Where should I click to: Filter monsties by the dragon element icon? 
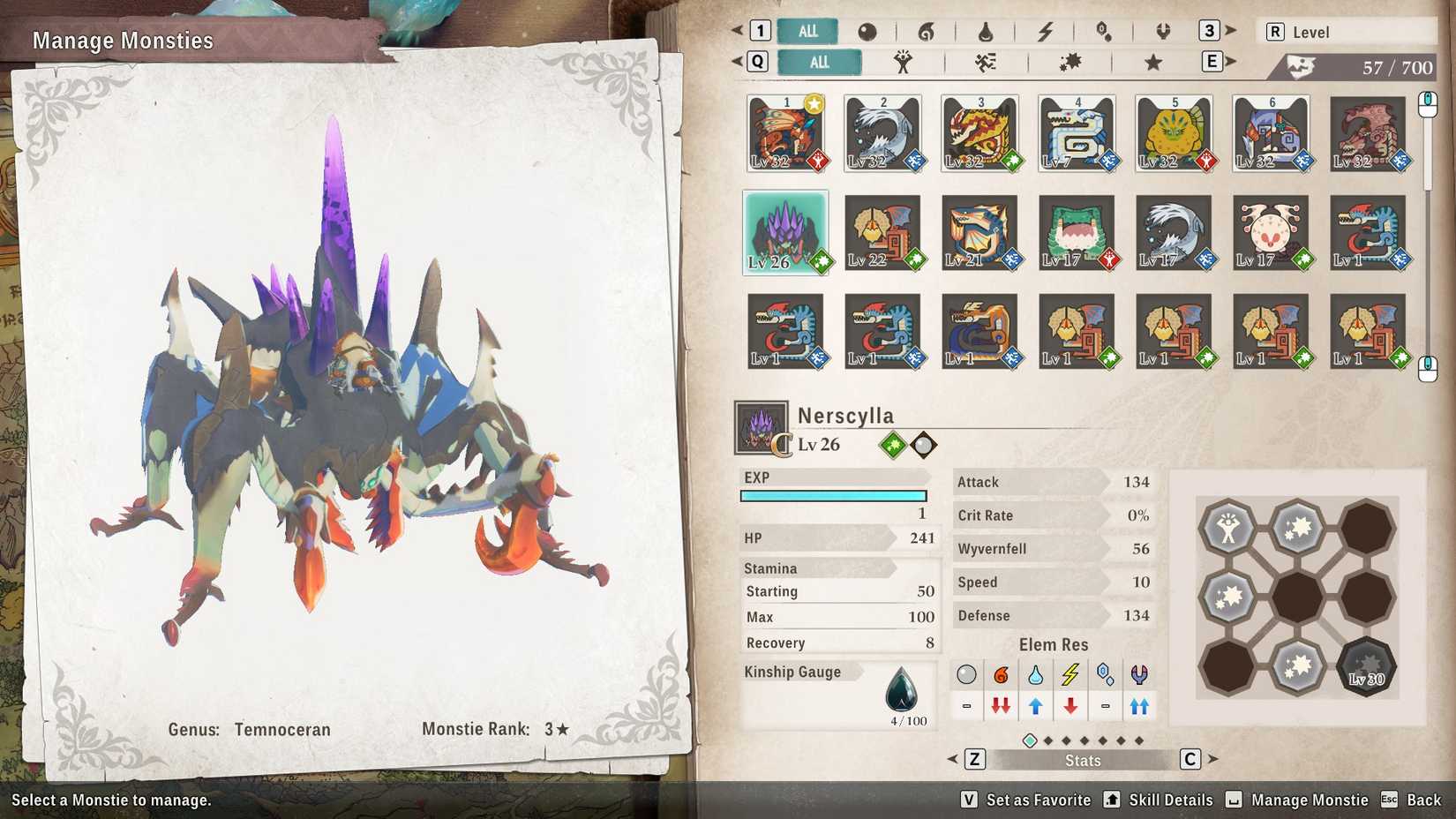click(x=1163, y=31)
